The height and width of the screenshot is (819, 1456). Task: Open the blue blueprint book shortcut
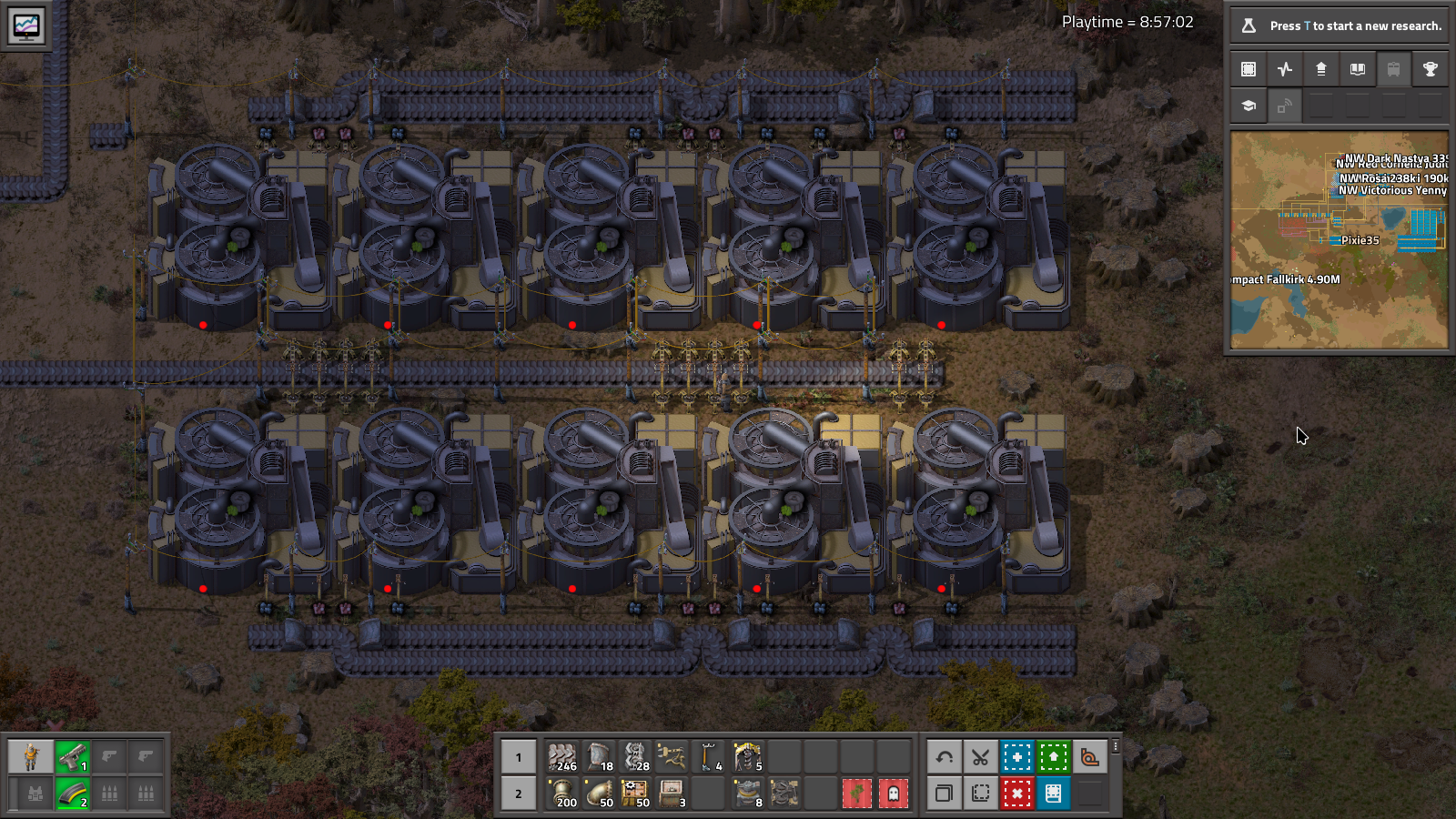point(1053,794)
